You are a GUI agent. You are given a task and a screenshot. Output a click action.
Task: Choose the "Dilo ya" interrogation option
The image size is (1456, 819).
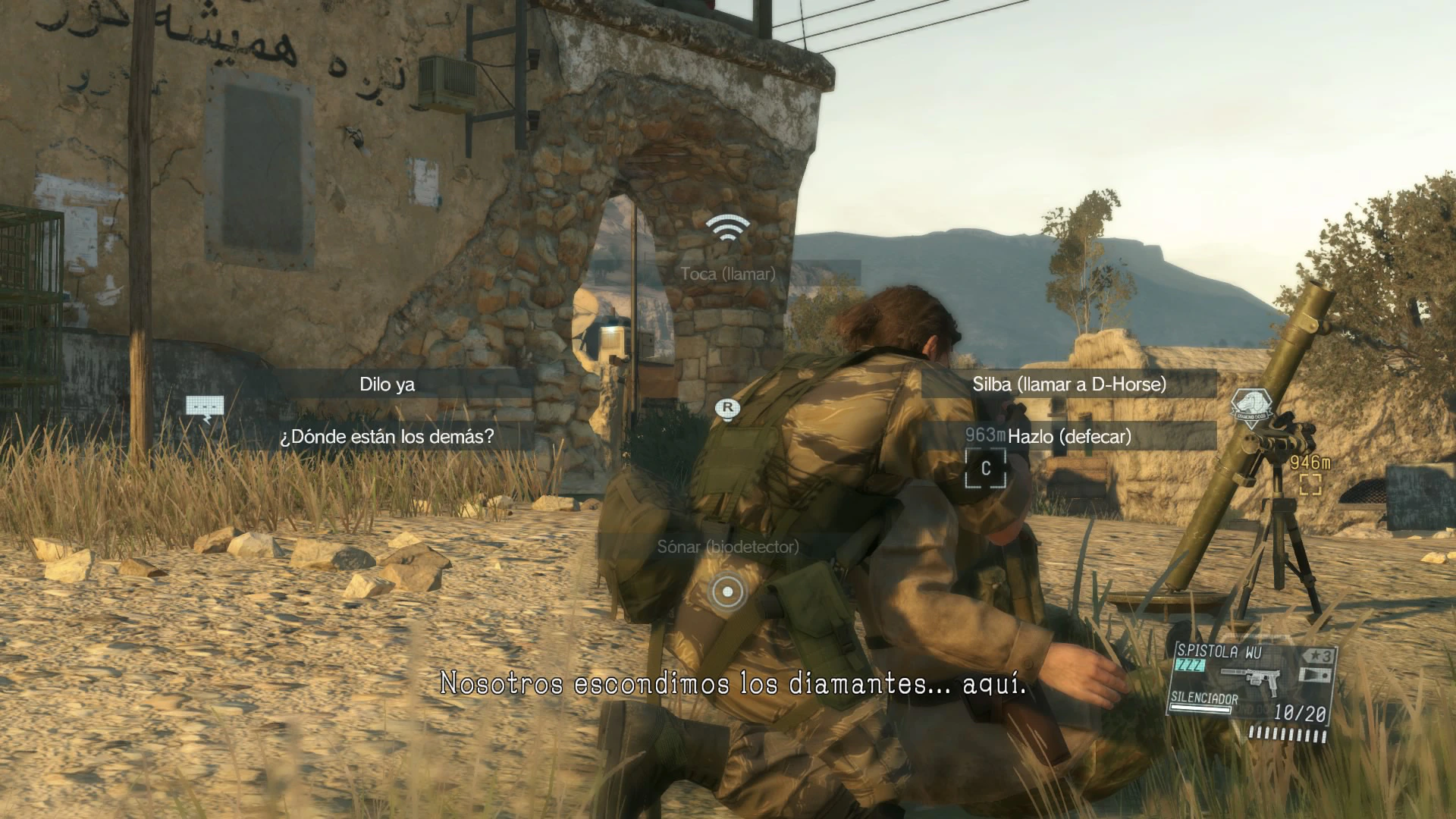pos(387,384)
